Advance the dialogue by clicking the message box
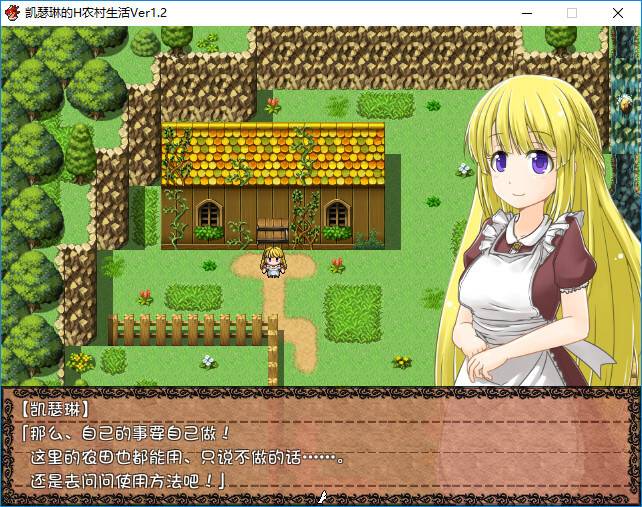642x507 pixels. pos(320,445)
